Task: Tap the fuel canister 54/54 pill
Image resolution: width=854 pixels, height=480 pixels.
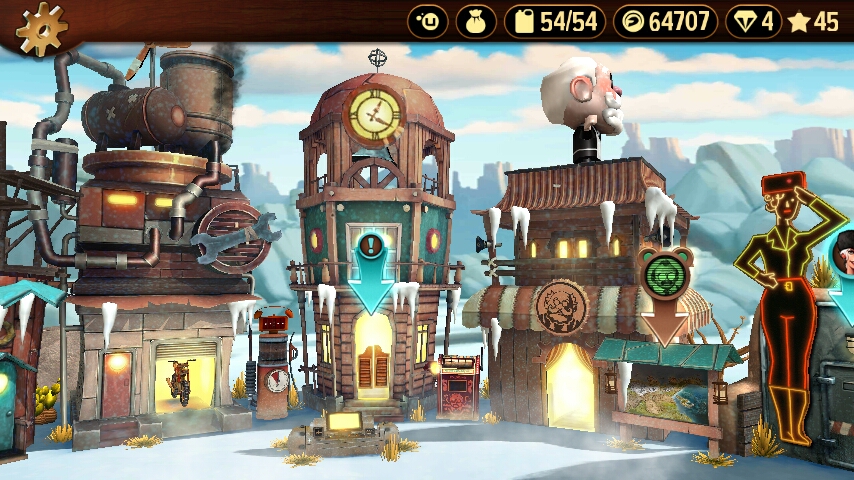Action: click(555, 21)
